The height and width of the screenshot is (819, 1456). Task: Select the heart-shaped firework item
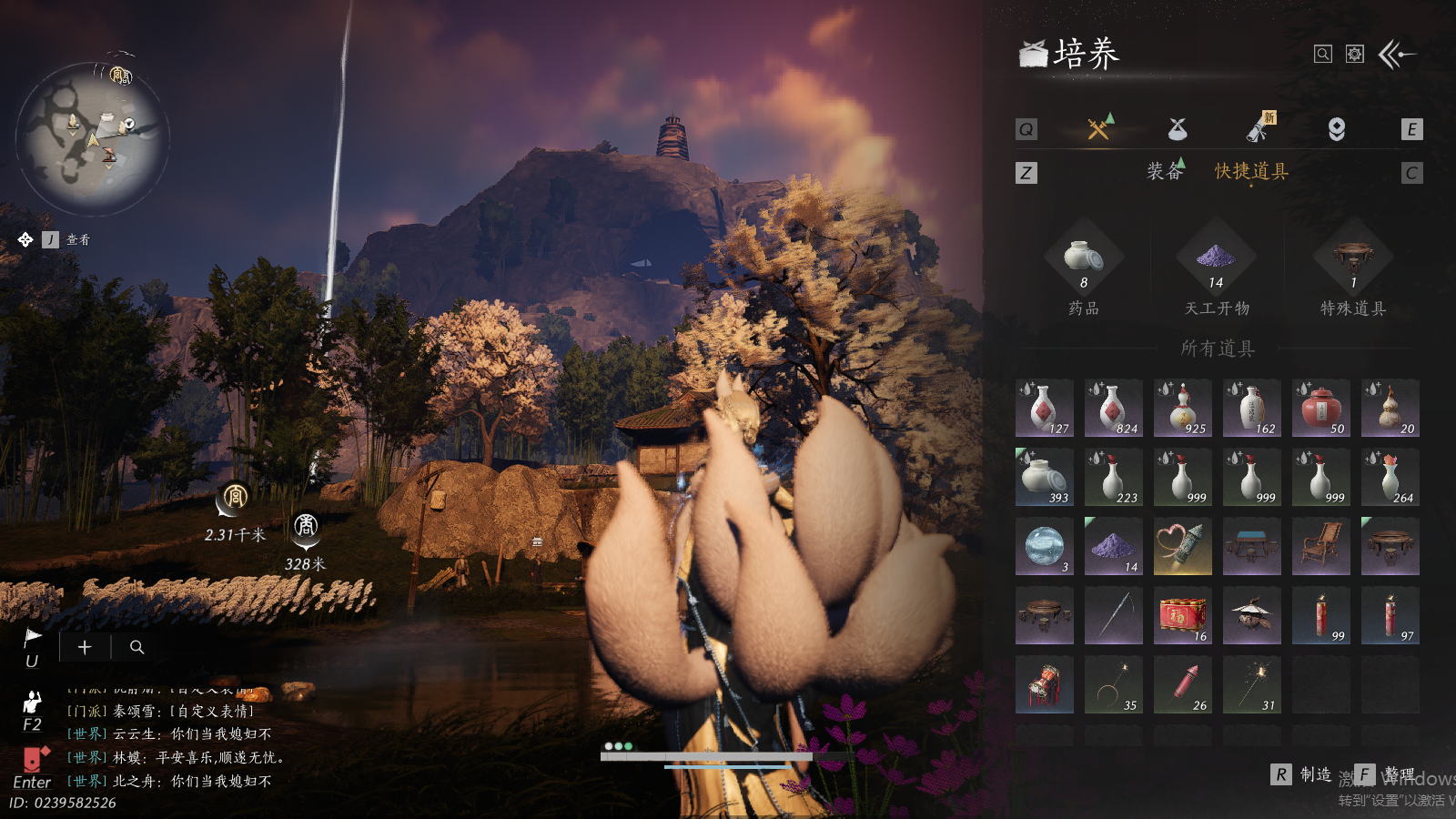1183,546
